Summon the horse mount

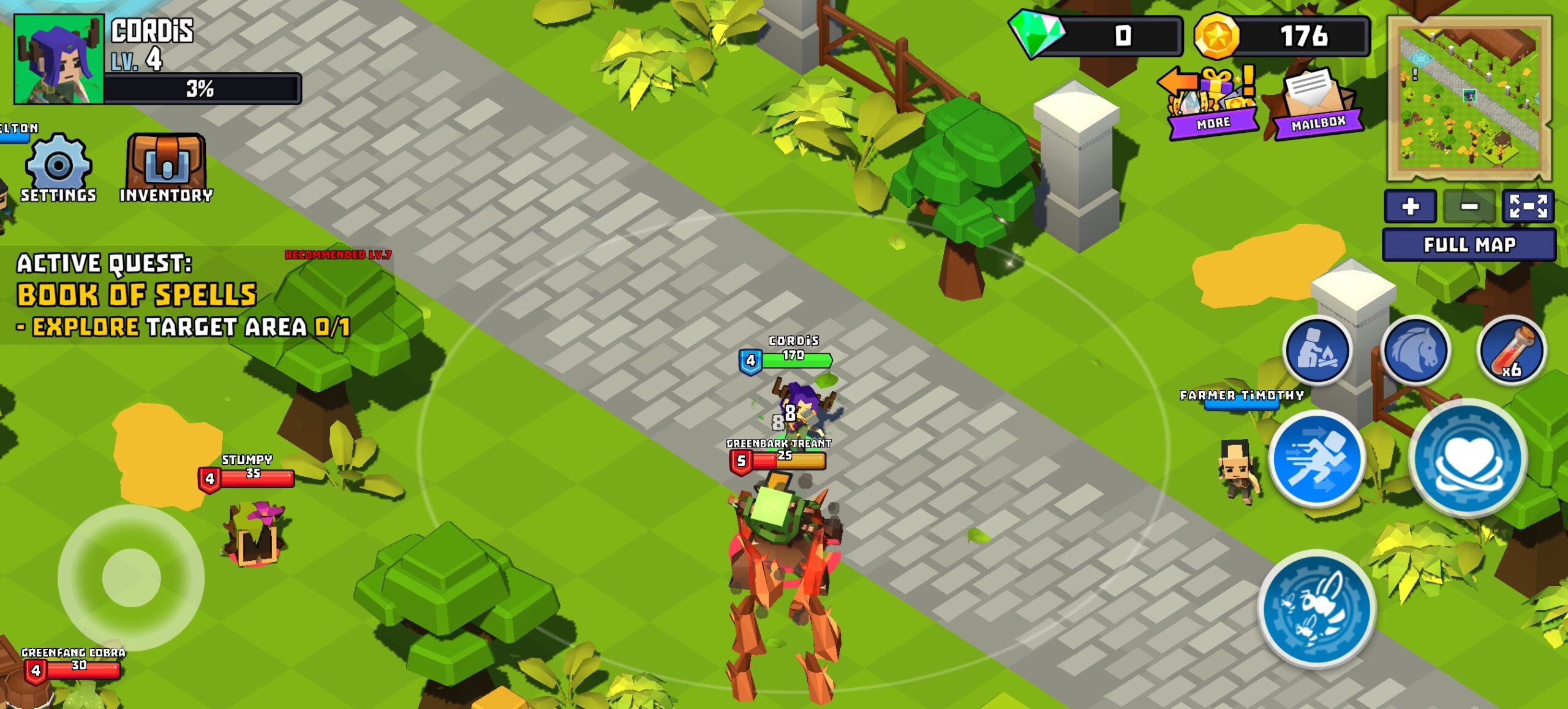[x=1415, y=350]
